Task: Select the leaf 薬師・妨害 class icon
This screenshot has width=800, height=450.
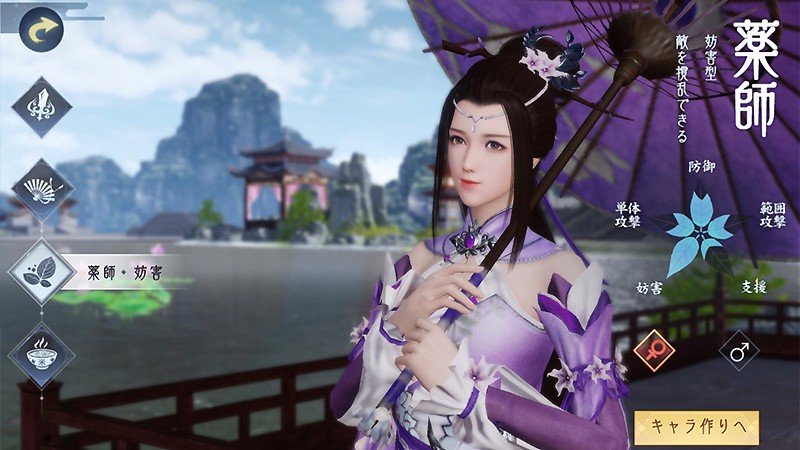Action: click(x=42, y=272)
